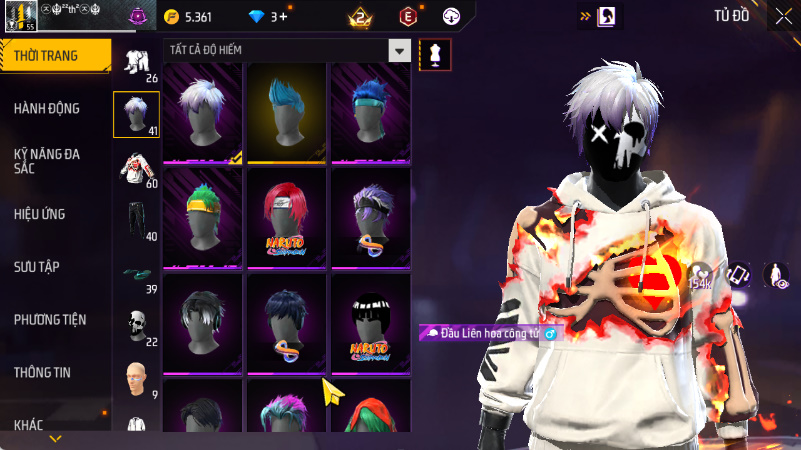Tap the heart likes icon showing 154k
Screen dimensions: 801x450
pyautogui.click(x=701, y=275)
